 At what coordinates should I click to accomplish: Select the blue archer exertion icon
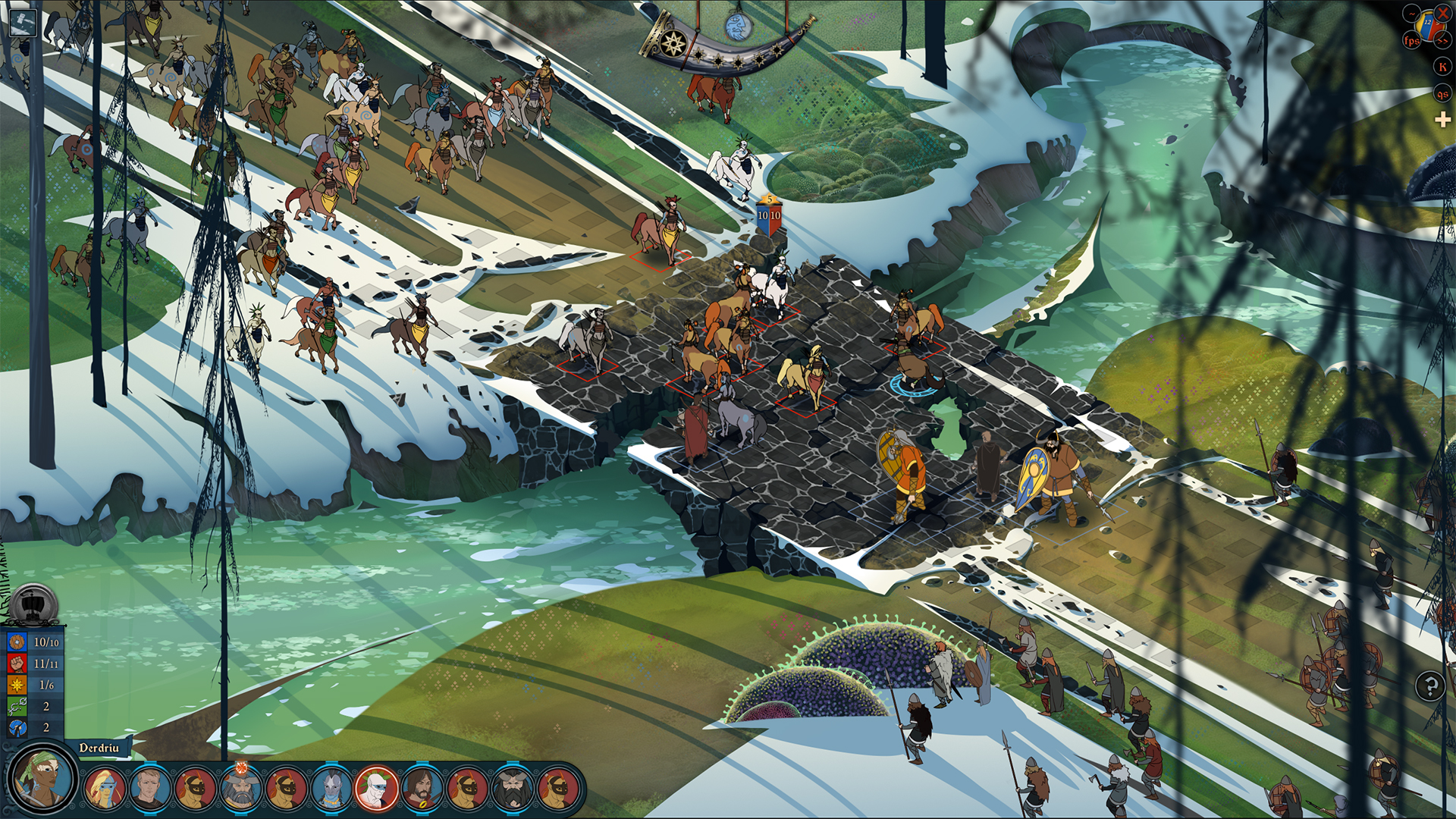17,727
